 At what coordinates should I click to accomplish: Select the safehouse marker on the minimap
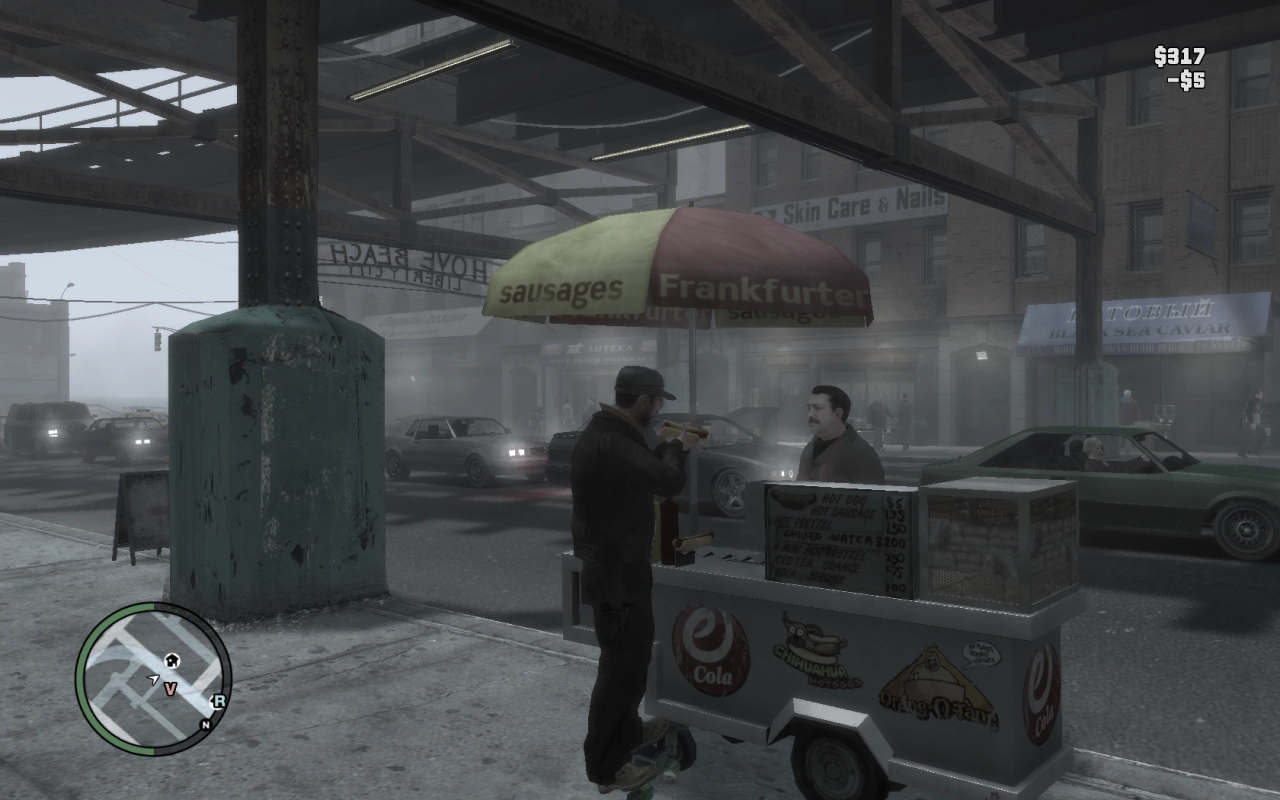tap(171, 660)
